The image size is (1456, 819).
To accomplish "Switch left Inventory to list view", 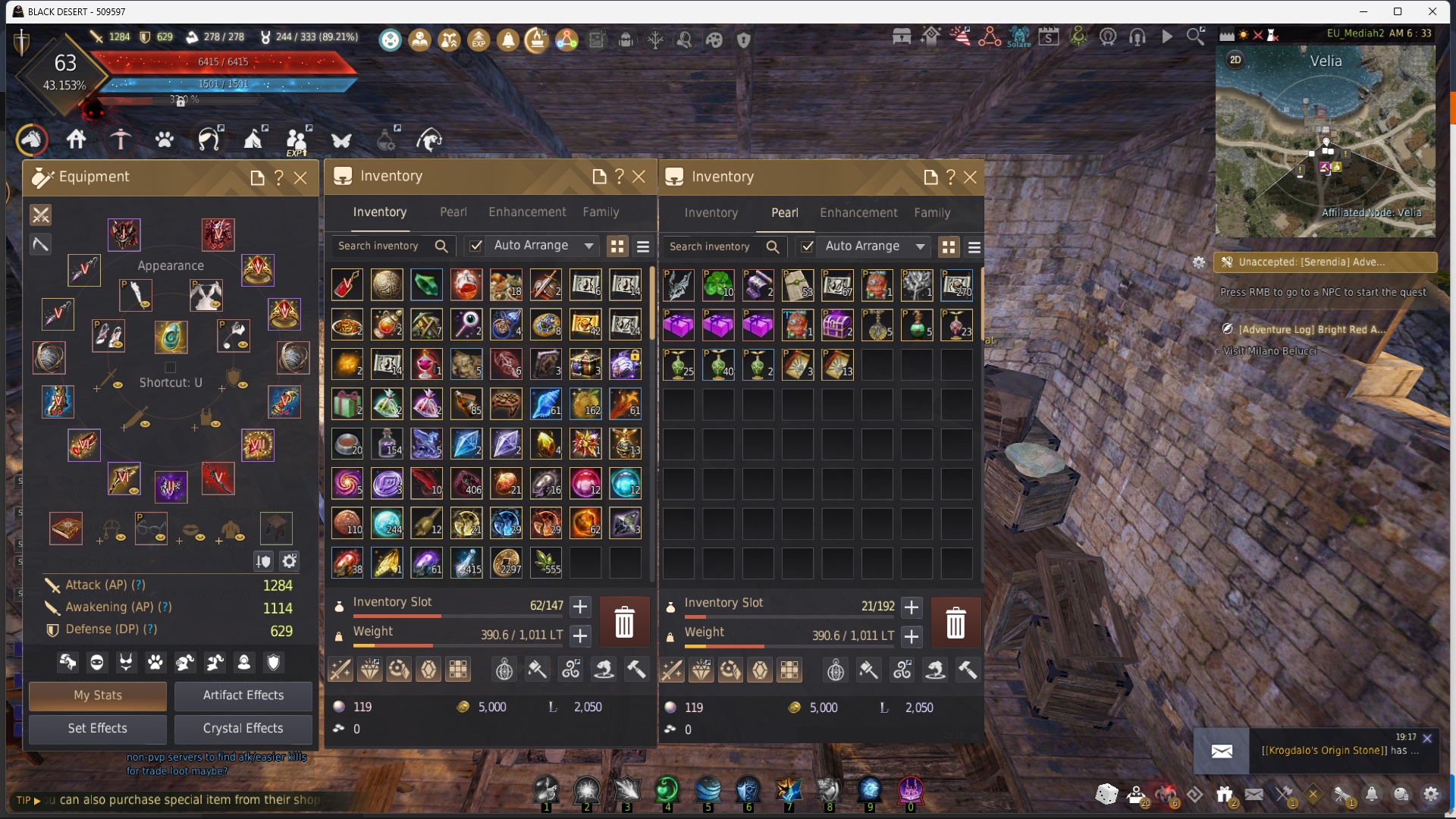I will (643, 246).
